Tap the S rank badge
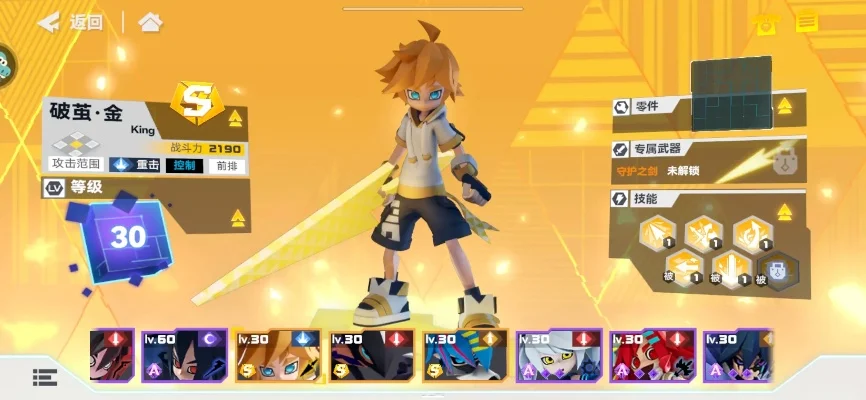The width and height of the screenshot is (866, 400). pos(195,101)
